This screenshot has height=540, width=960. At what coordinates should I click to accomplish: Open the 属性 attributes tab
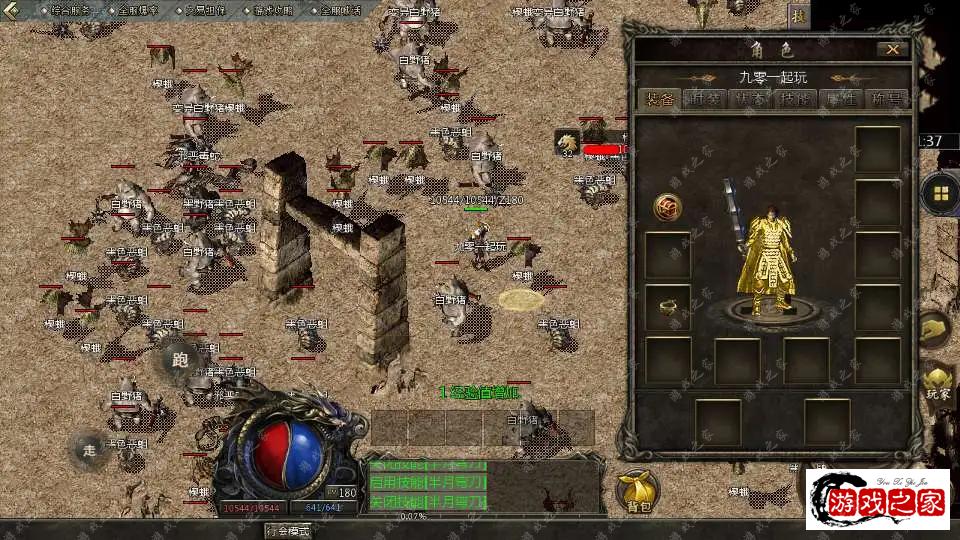point(841,99)
